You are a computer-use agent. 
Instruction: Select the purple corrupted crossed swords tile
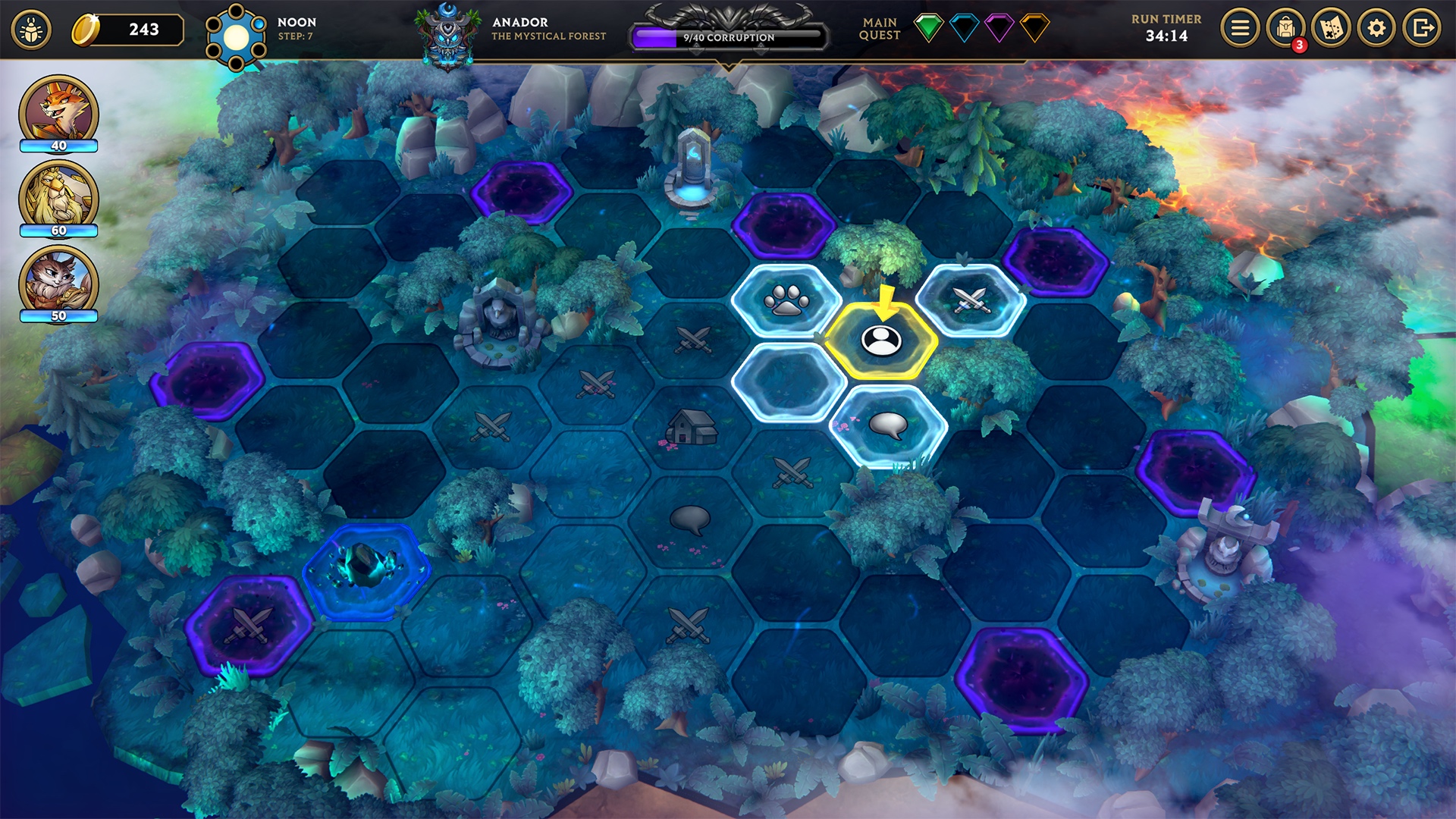point(249,626)
